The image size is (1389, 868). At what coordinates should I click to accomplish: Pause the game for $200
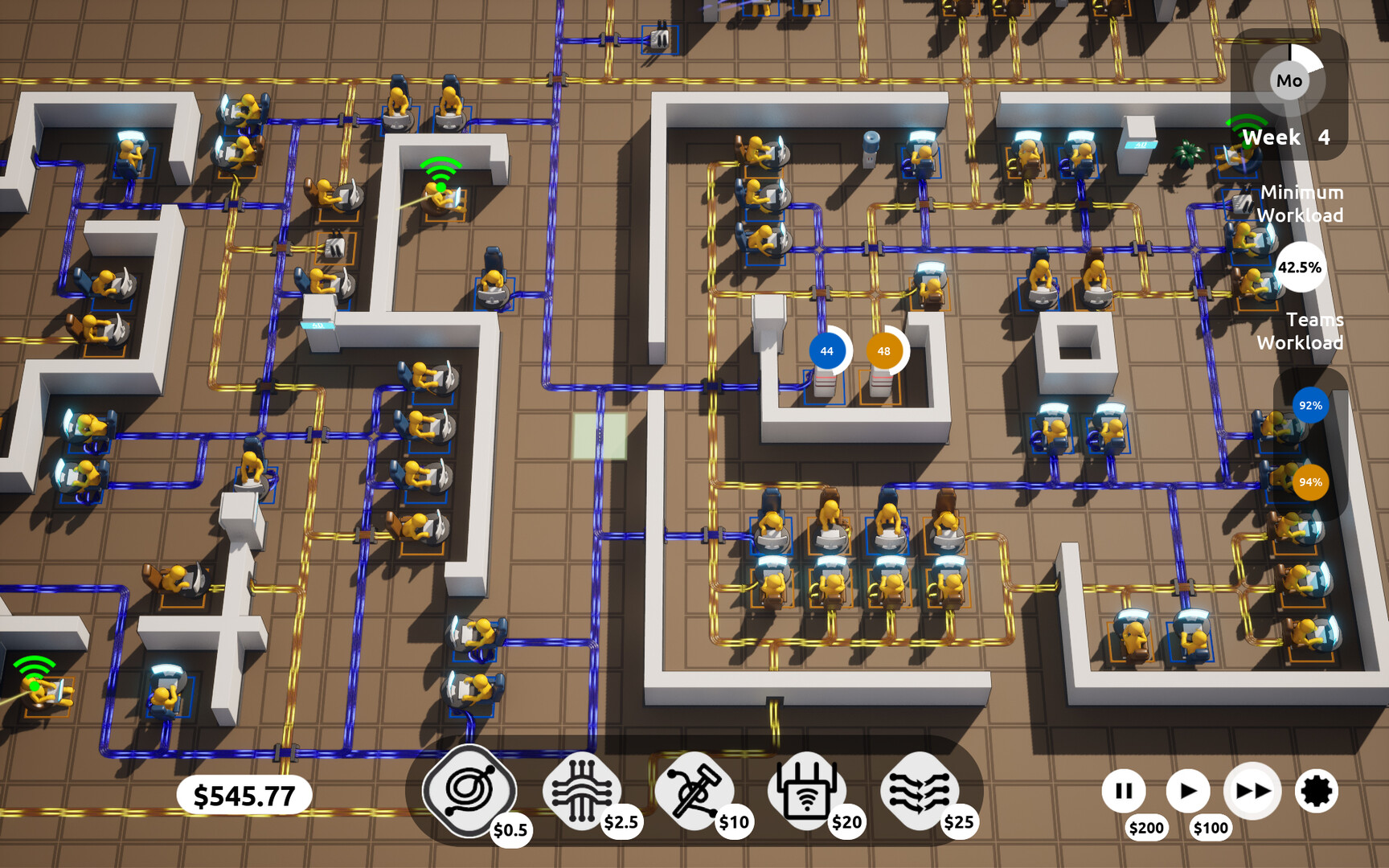click(x=1124, y=791)
